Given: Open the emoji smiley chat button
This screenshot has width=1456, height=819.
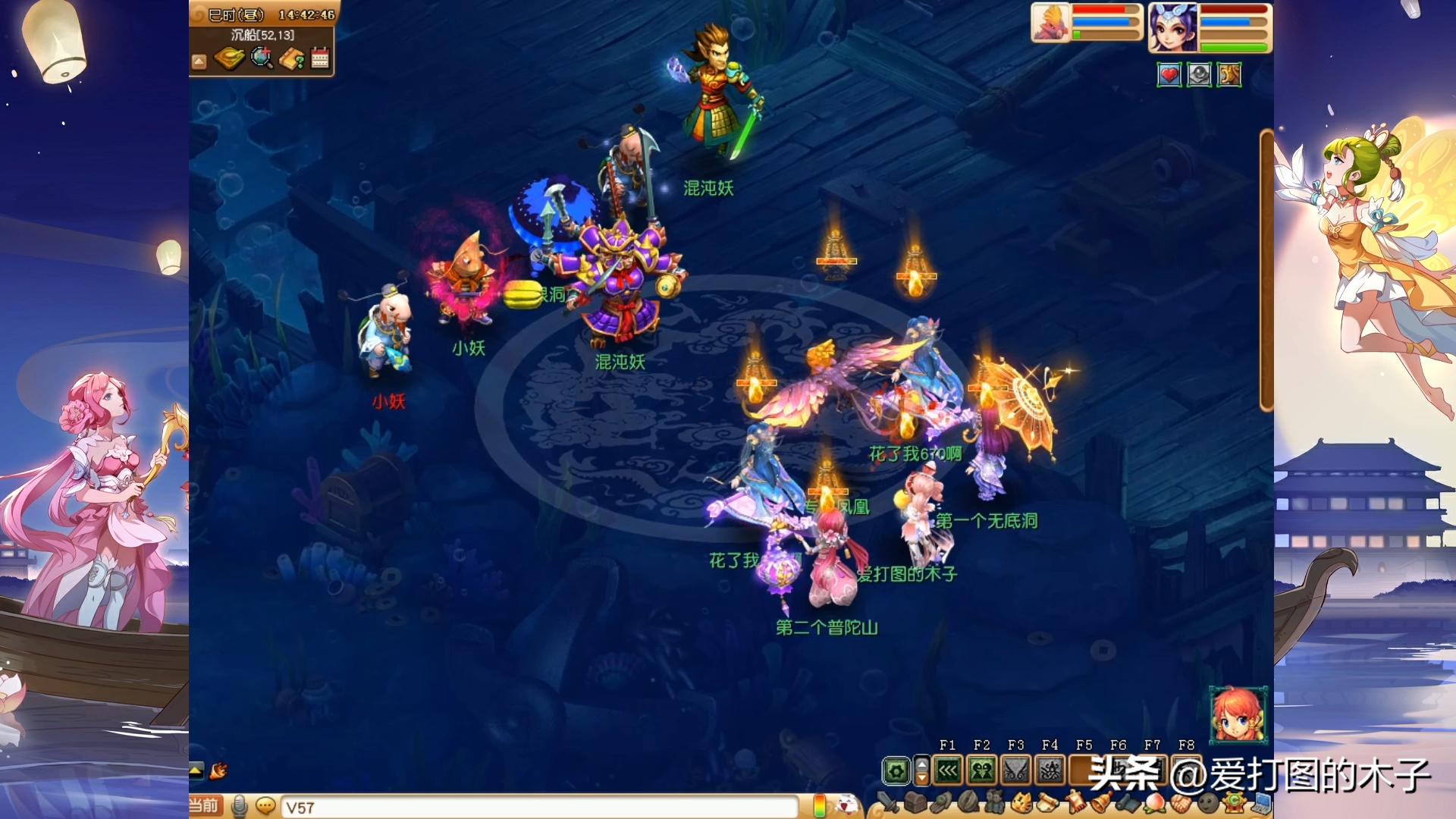Looking at the screenshot, I should [x=265, y=806].
